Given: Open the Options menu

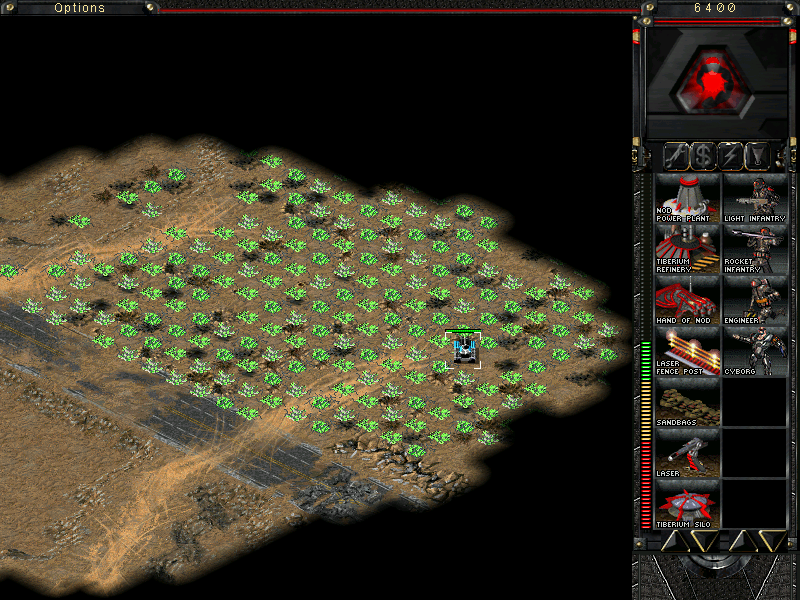Looking at the screenshot, I should [x=80, y=8].
